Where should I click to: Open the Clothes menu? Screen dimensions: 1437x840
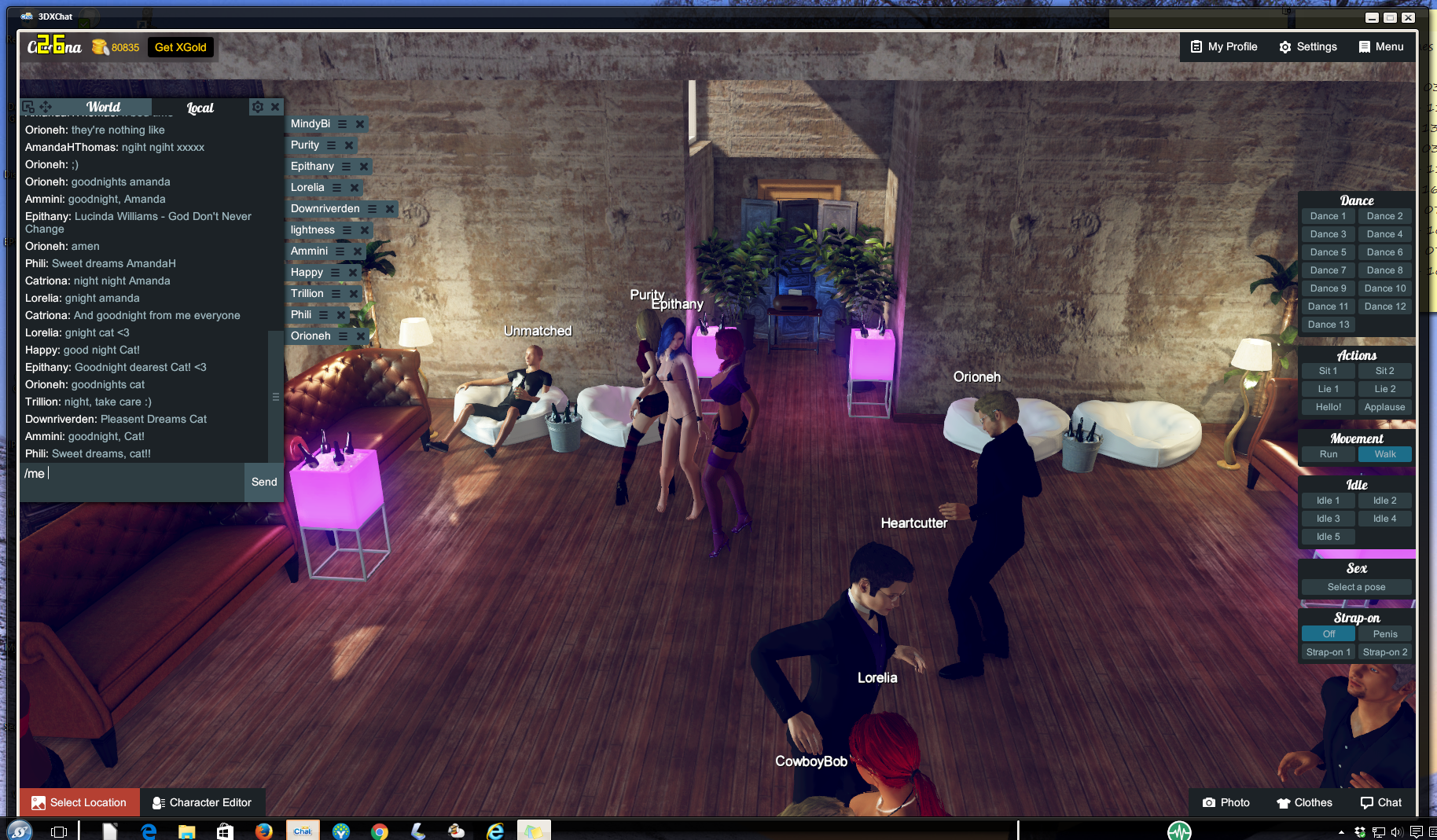point(1304,802)
